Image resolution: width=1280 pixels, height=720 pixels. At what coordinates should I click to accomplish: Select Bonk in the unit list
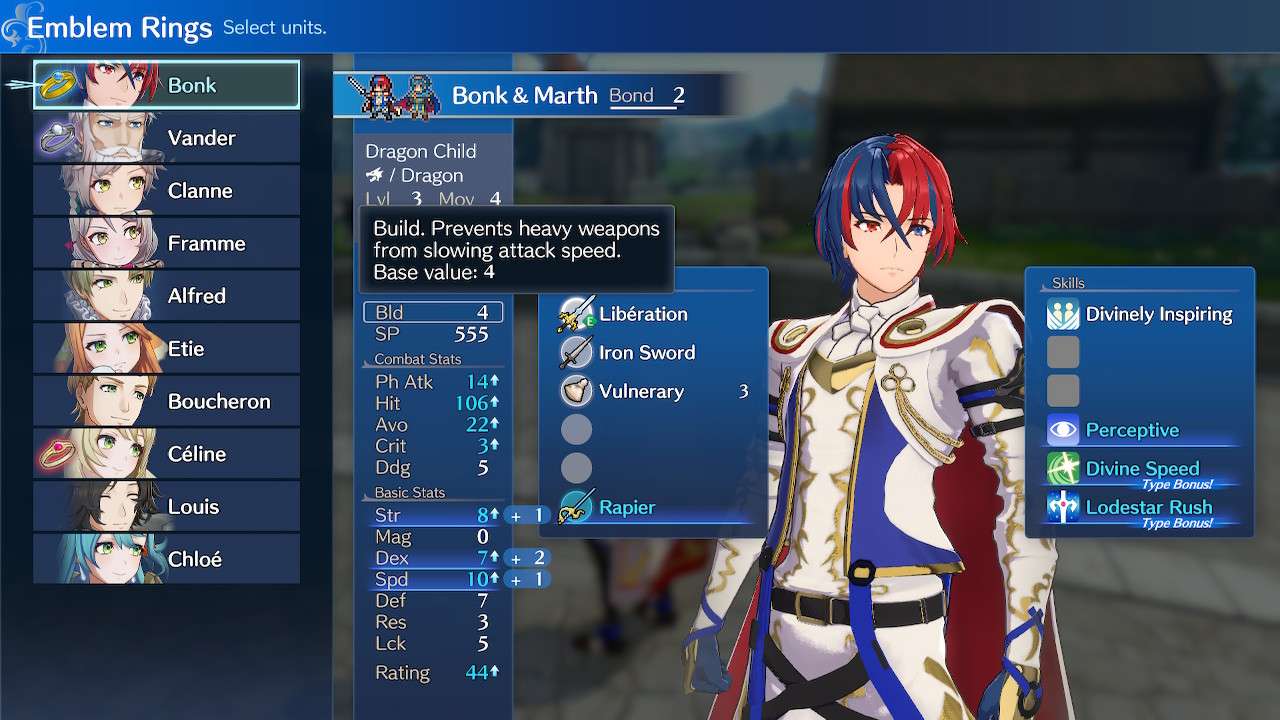167,85
